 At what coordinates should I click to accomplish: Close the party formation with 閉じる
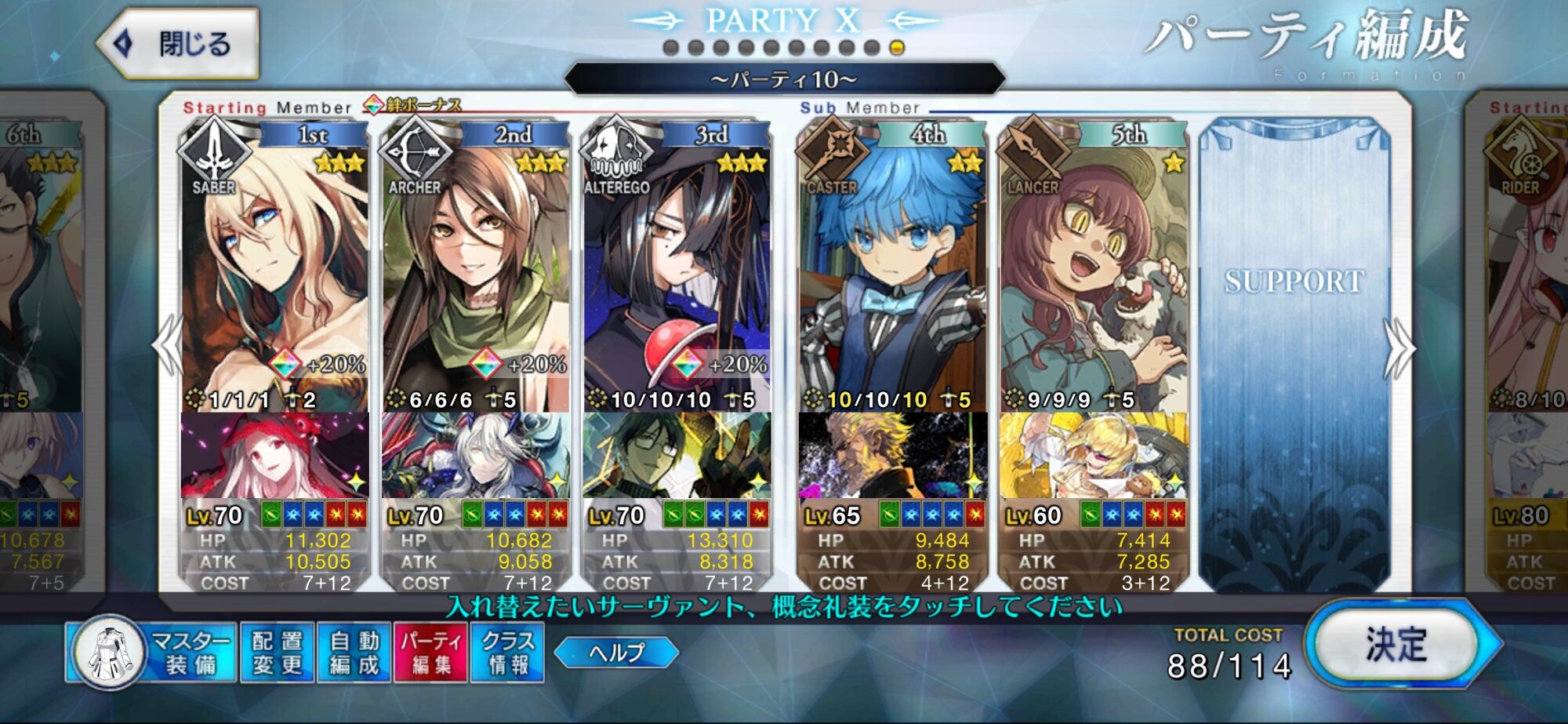point(179,43)
